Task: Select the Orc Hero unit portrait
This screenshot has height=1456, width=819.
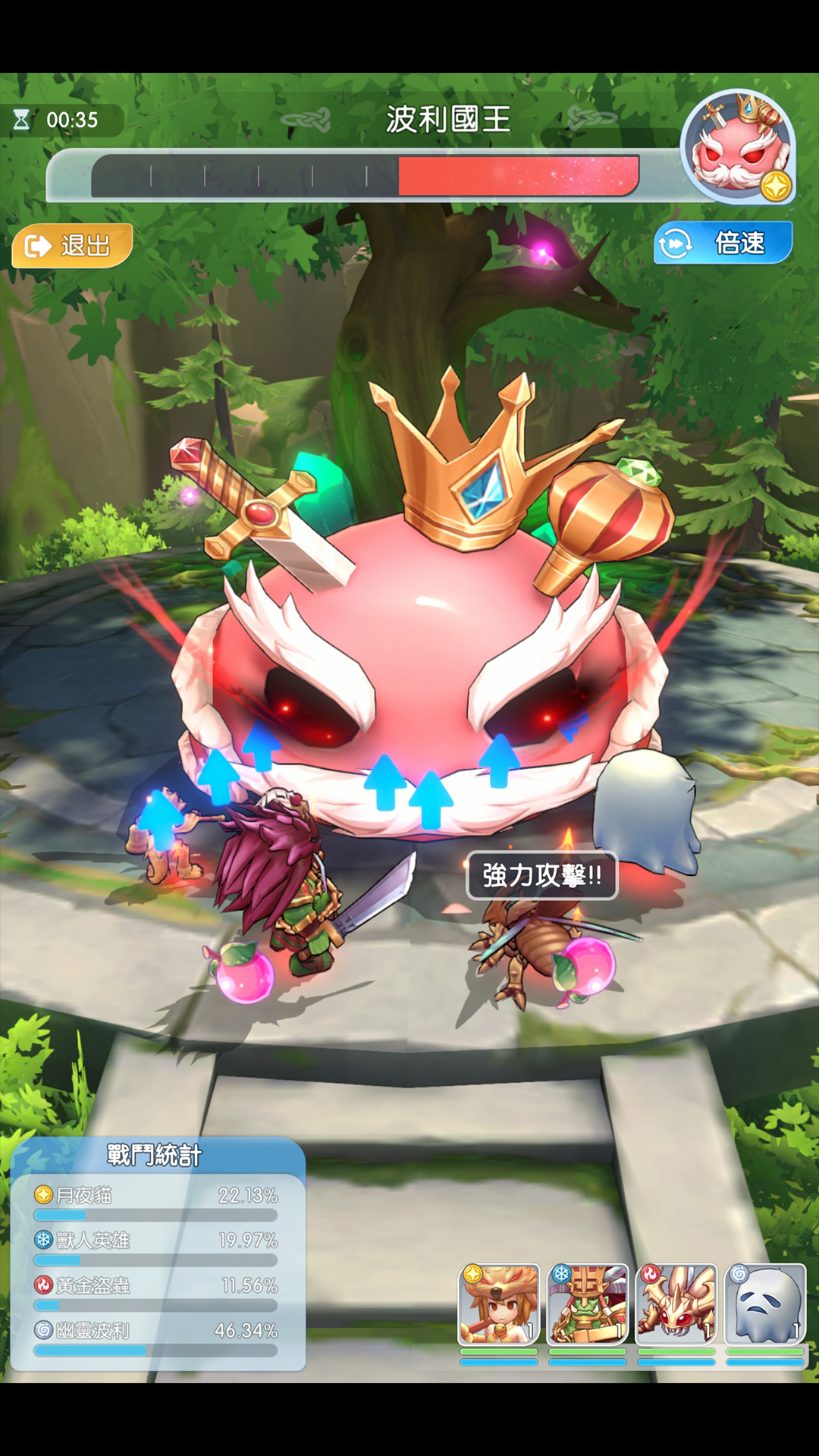Action: pos(588,1304)
